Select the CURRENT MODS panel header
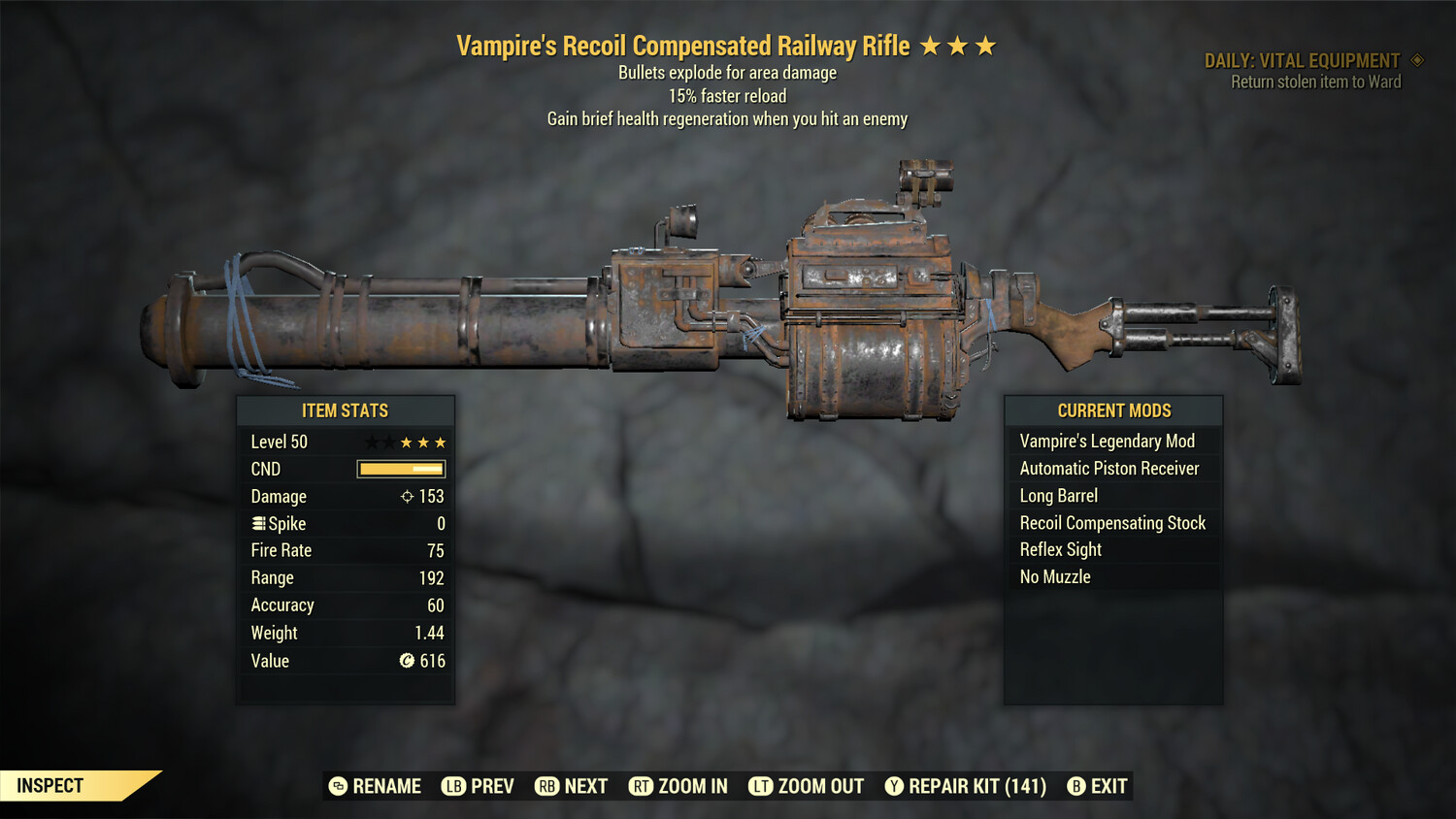Viewport: 1456px width, 819px height. click(x=1113, y=410)
